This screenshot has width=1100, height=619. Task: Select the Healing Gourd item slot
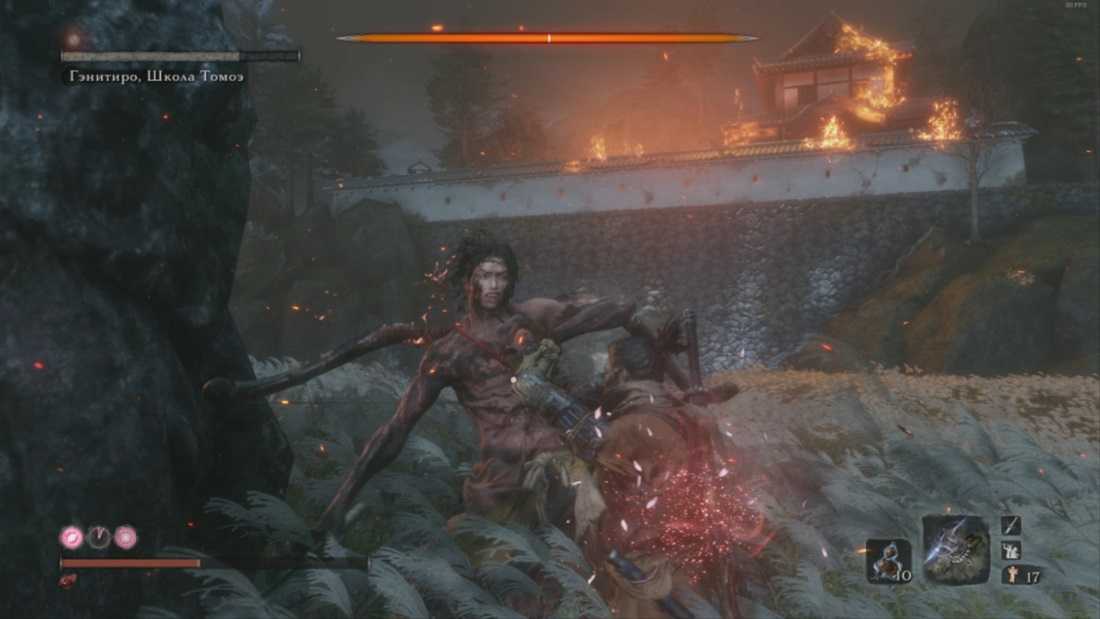[x=888, y=560]
